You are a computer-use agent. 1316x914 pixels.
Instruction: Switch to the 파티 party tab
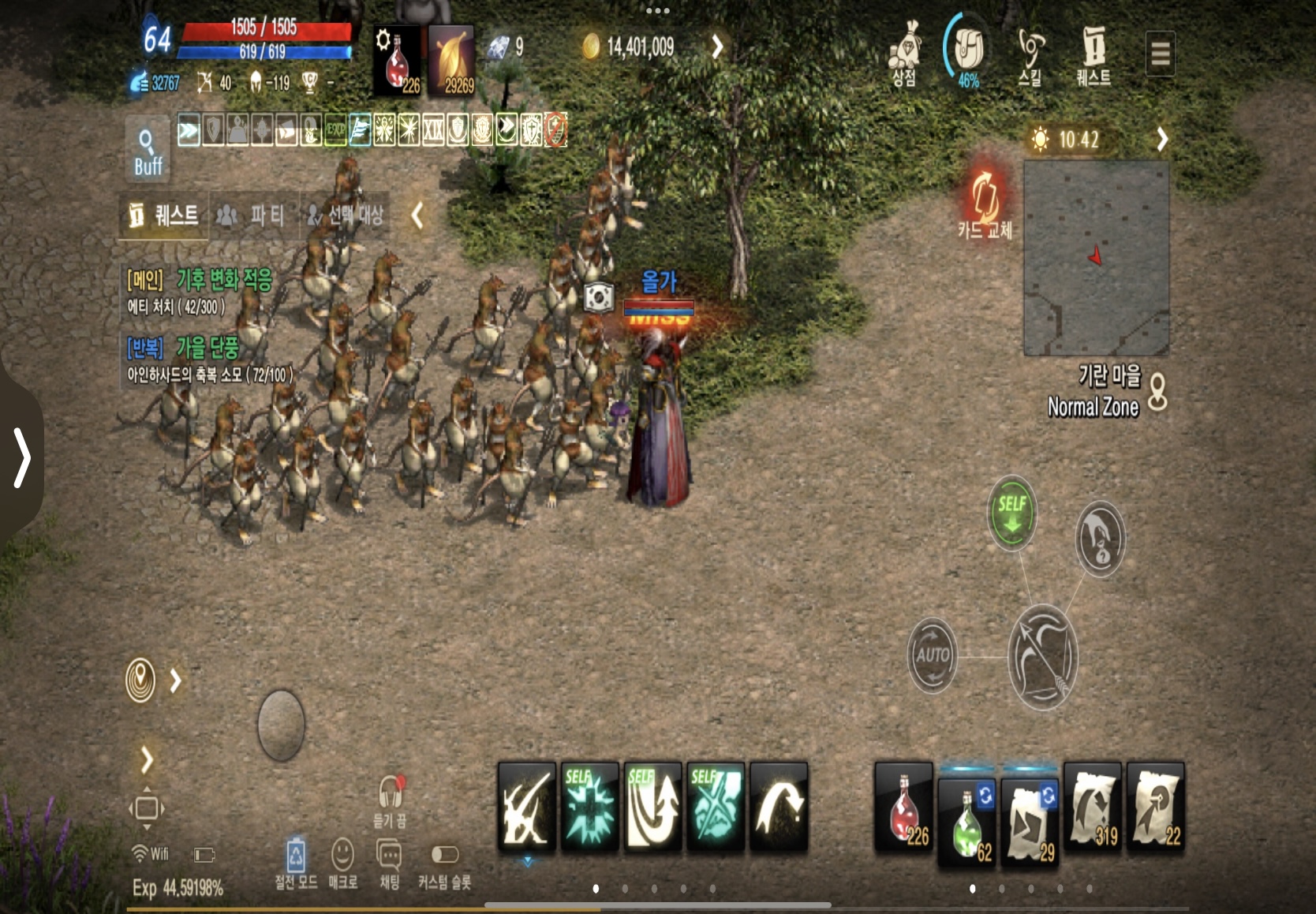[252, 215]
